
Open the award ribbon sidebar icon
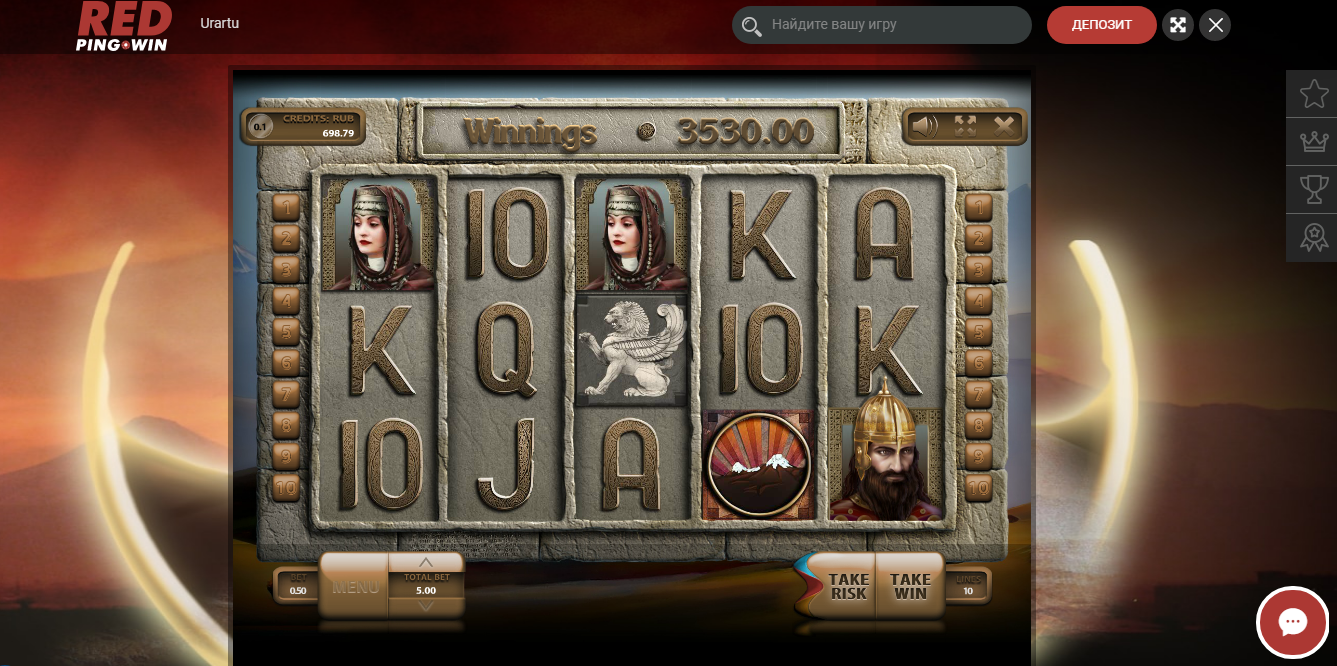point(1313,237)
